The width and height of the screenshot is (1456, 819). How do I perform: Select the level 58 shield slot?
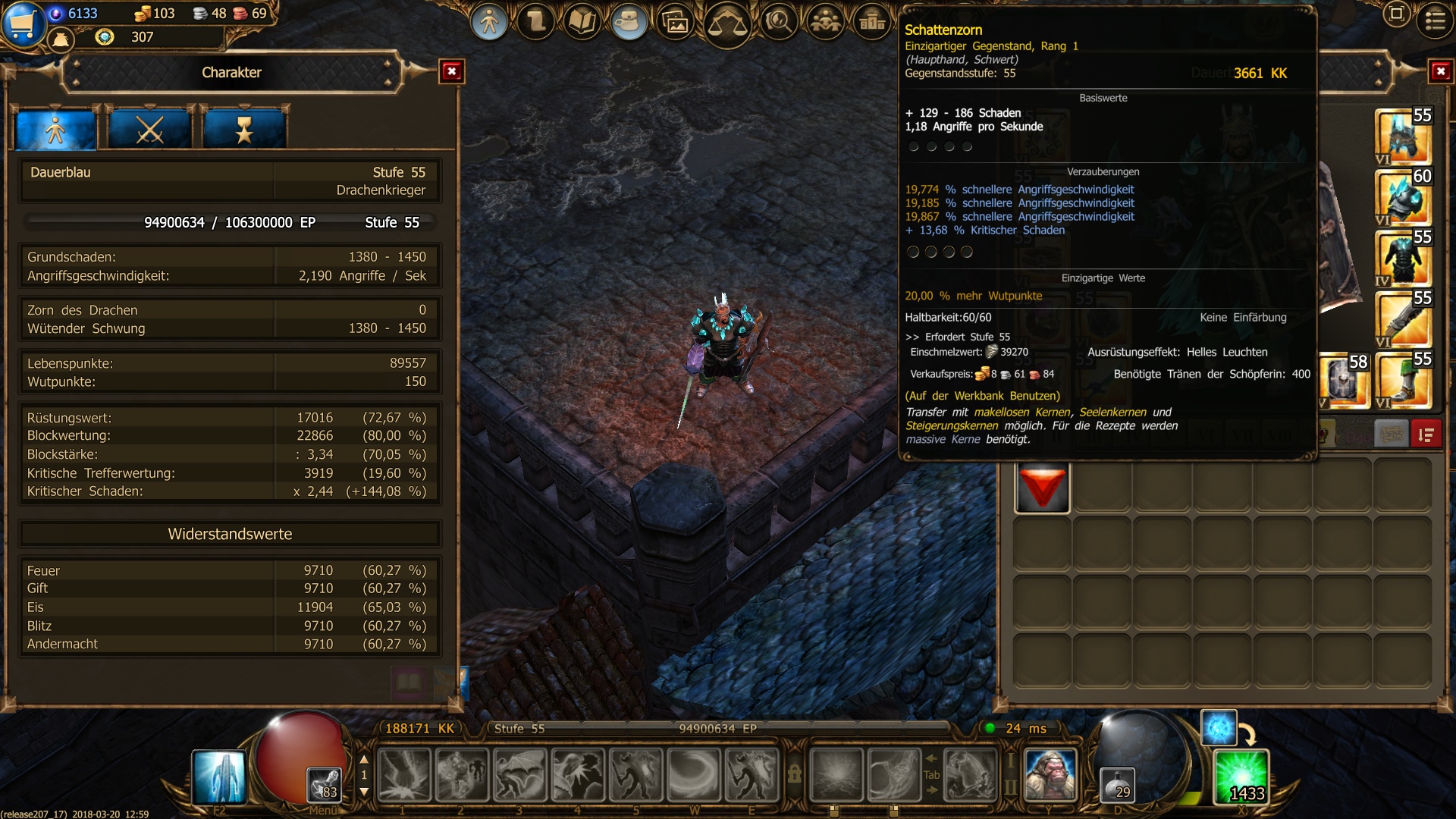point(1345,381)
